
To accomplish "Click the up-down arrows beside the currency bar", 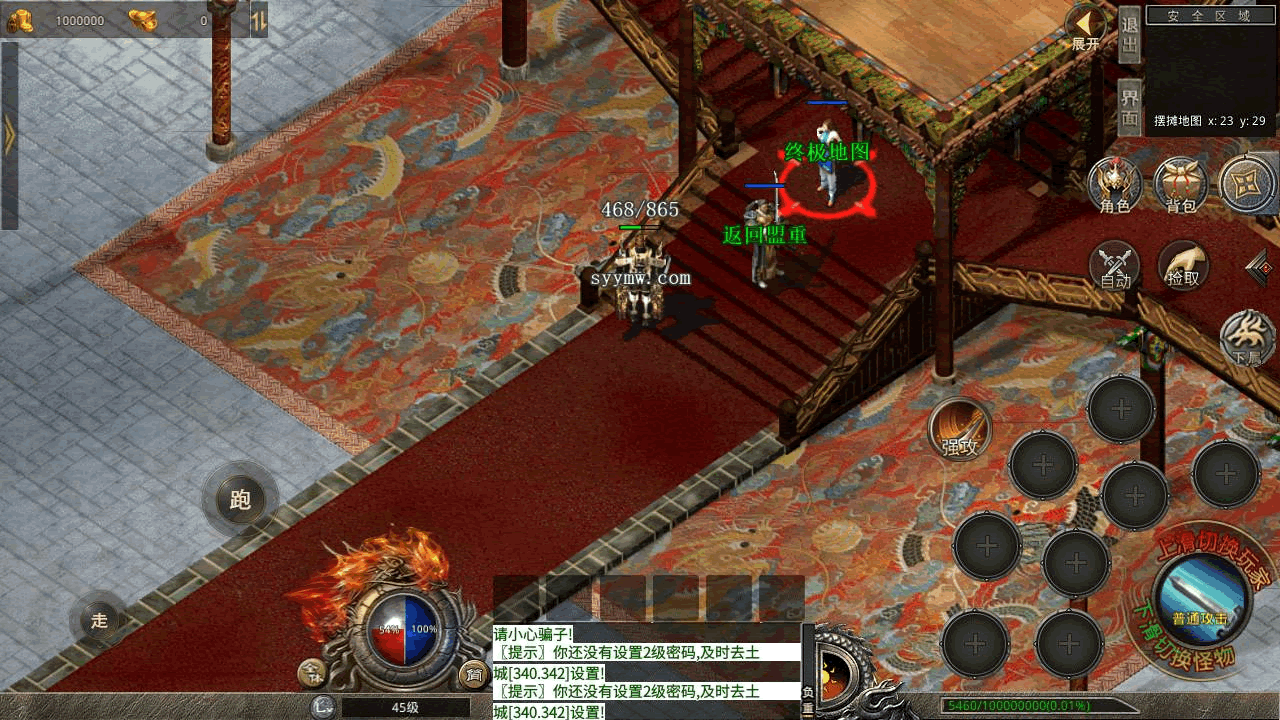I will point(258,20).
